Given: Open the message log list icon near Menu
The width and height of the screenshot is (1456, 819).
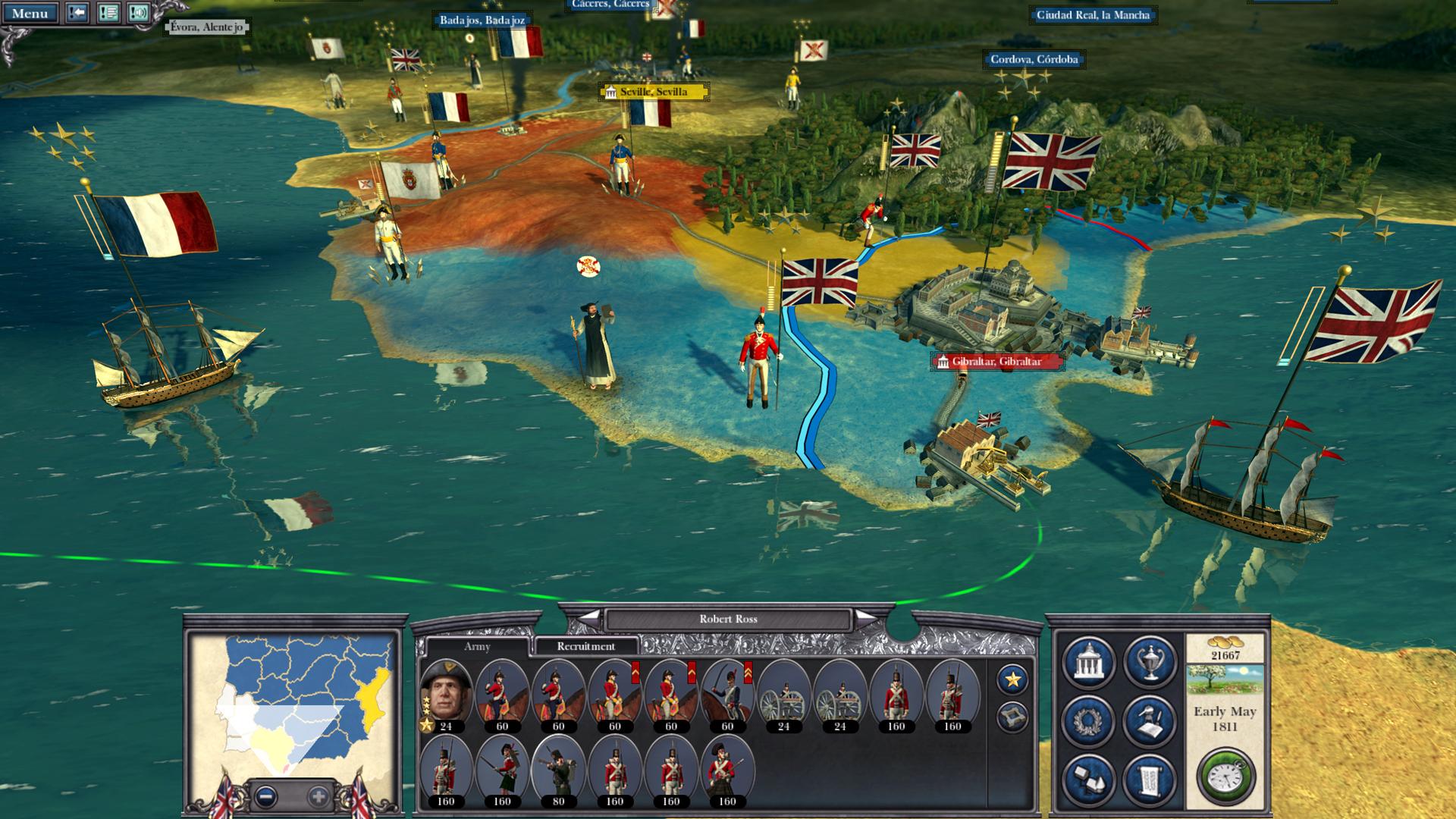Looking at the screenshot, I should click(107, 14).
